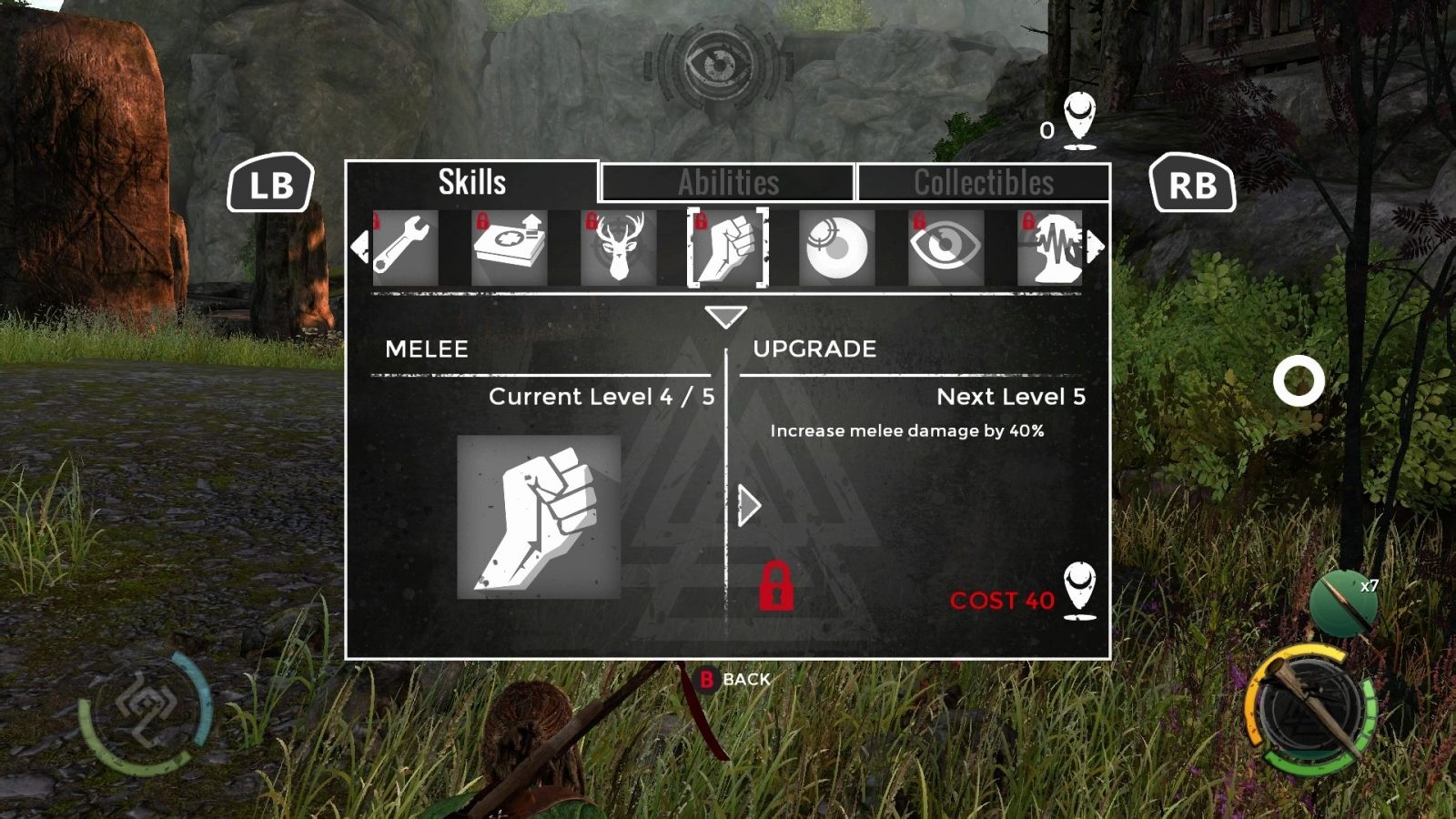
Task: Choose the target circle skill icon
Action: 836,248
